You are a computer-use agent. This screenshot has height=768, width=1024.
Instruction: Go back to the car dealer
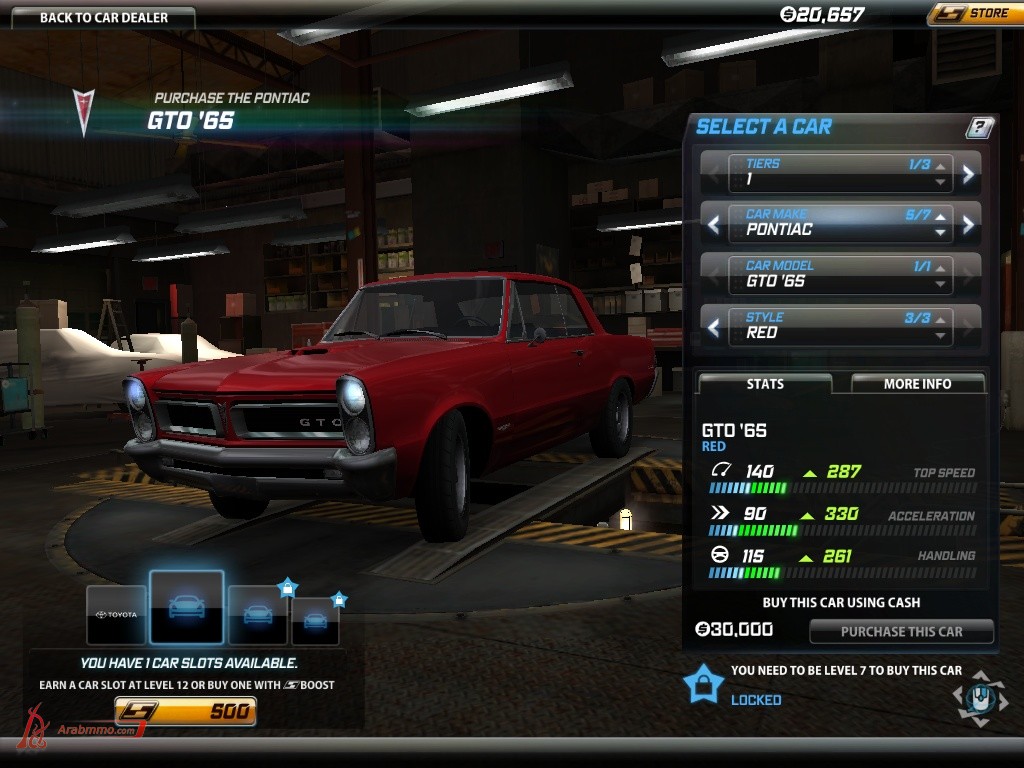tap(104, 17)
